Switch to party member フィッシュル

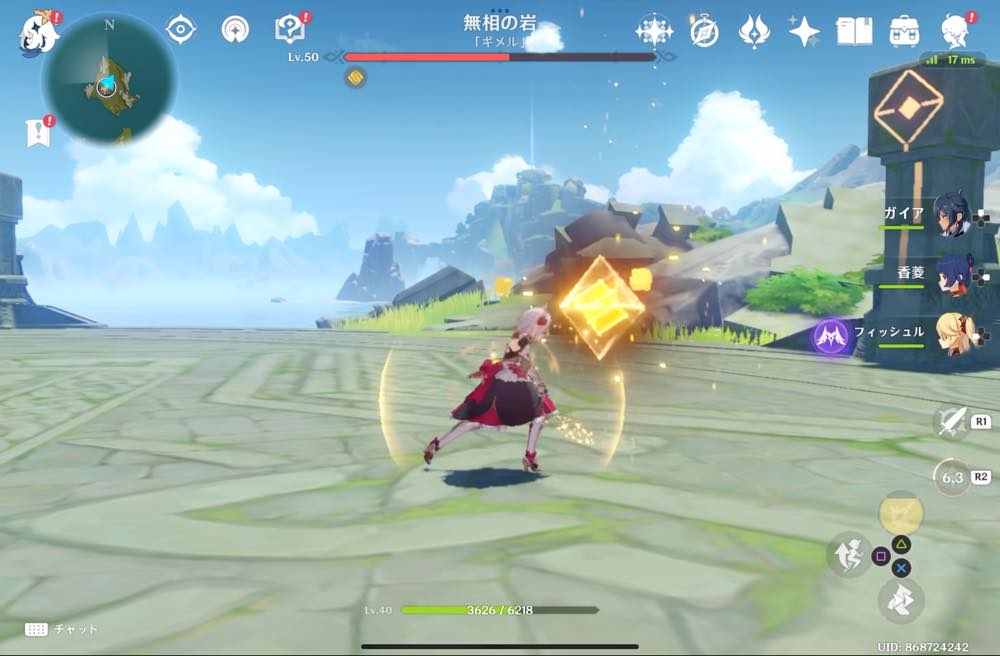point(948,335)
